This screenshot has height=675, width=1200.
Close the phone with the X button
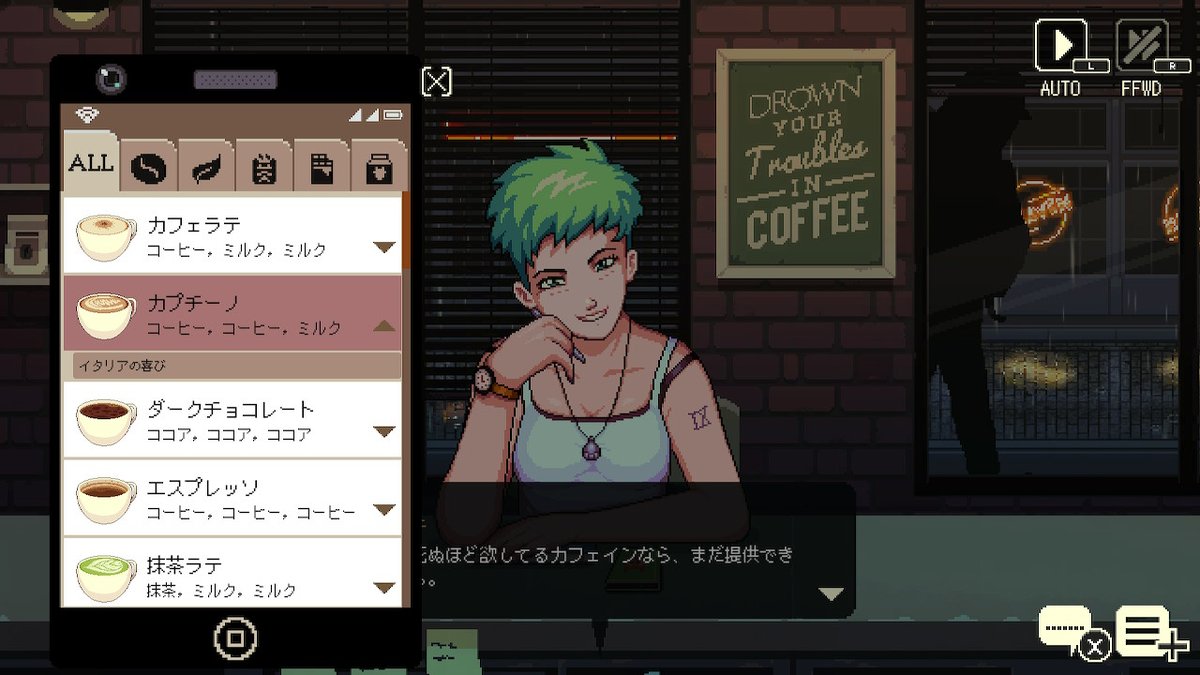(437, 82)
